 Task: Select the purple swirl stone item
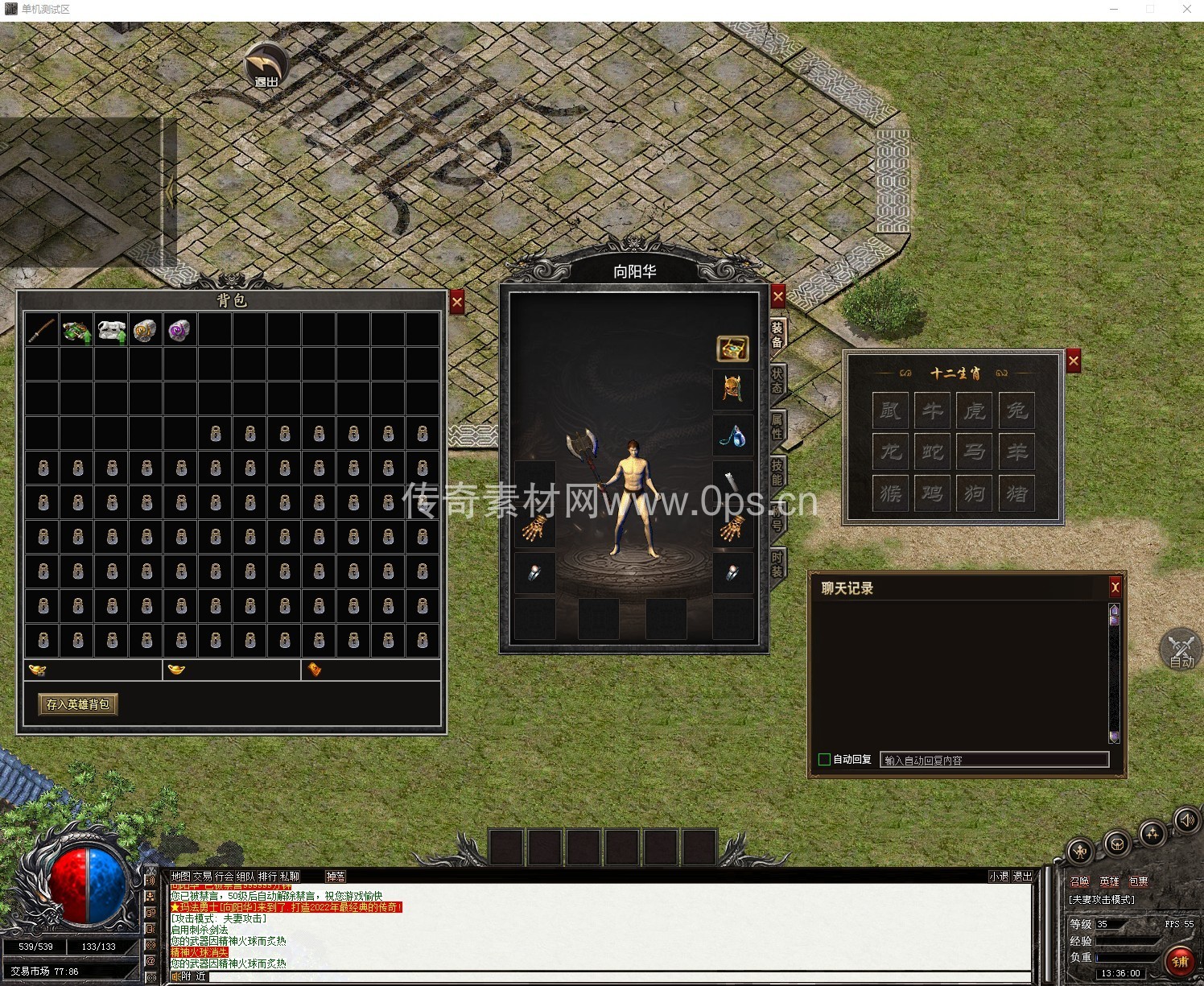179,330
